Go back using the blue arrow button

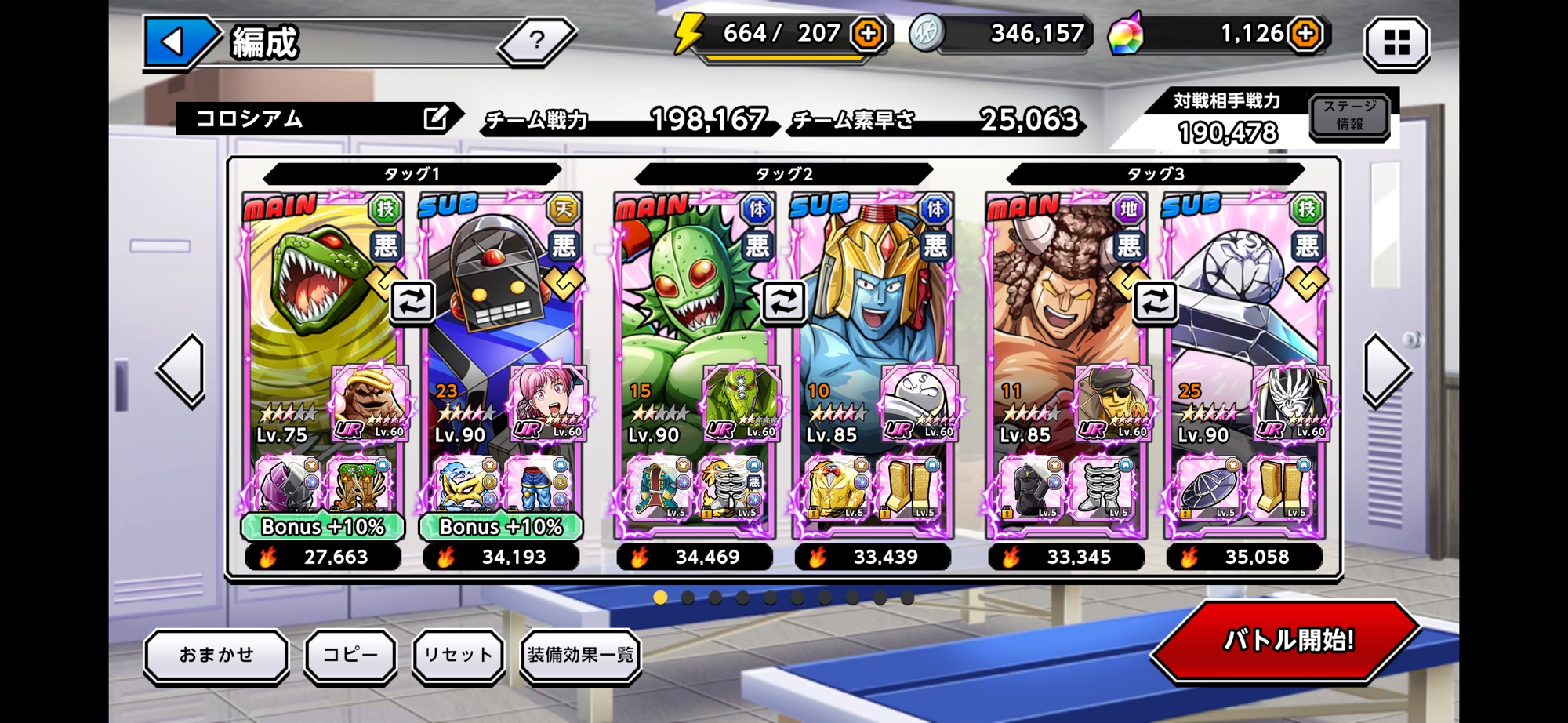pos(175,41)
